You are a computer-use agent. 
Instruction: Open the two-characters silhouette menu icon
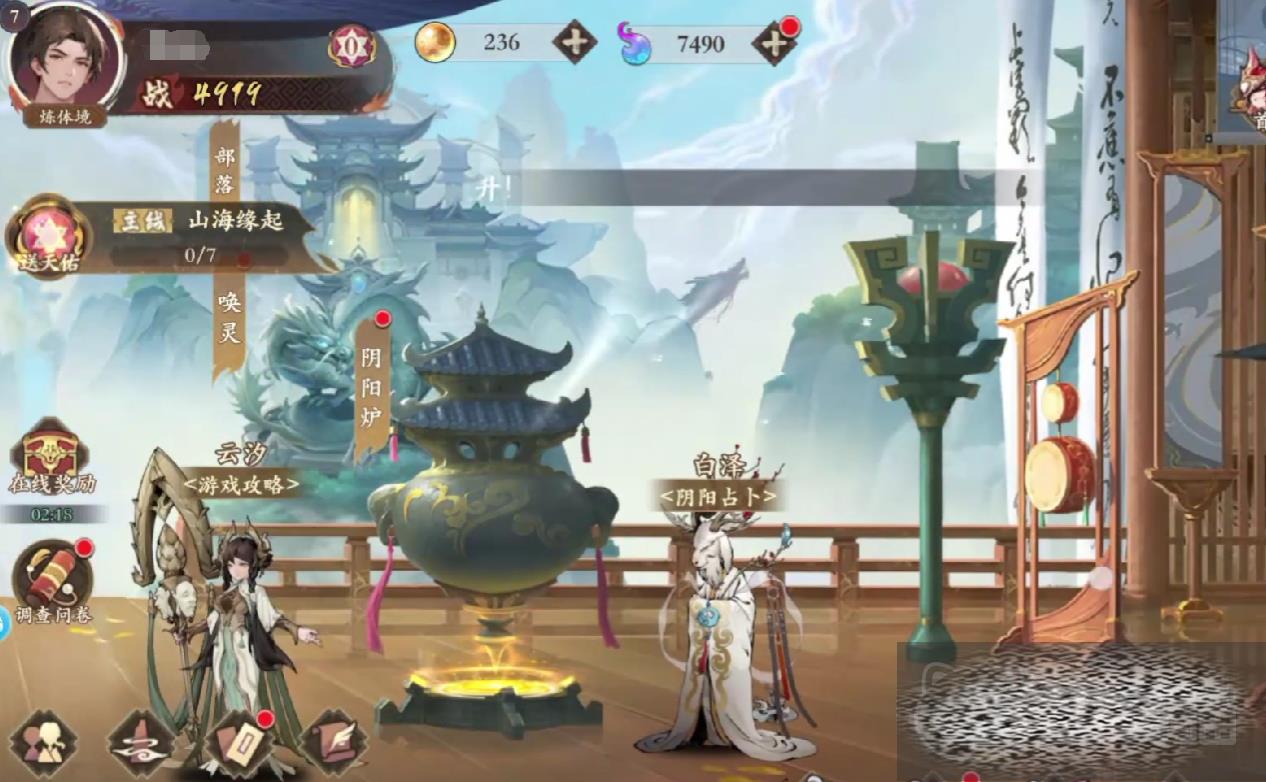point(44,745)
